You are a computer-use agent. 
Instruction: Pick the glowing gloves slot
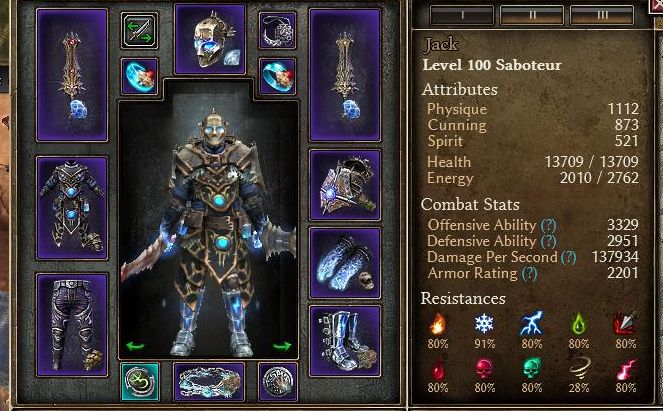coord(345,262)
